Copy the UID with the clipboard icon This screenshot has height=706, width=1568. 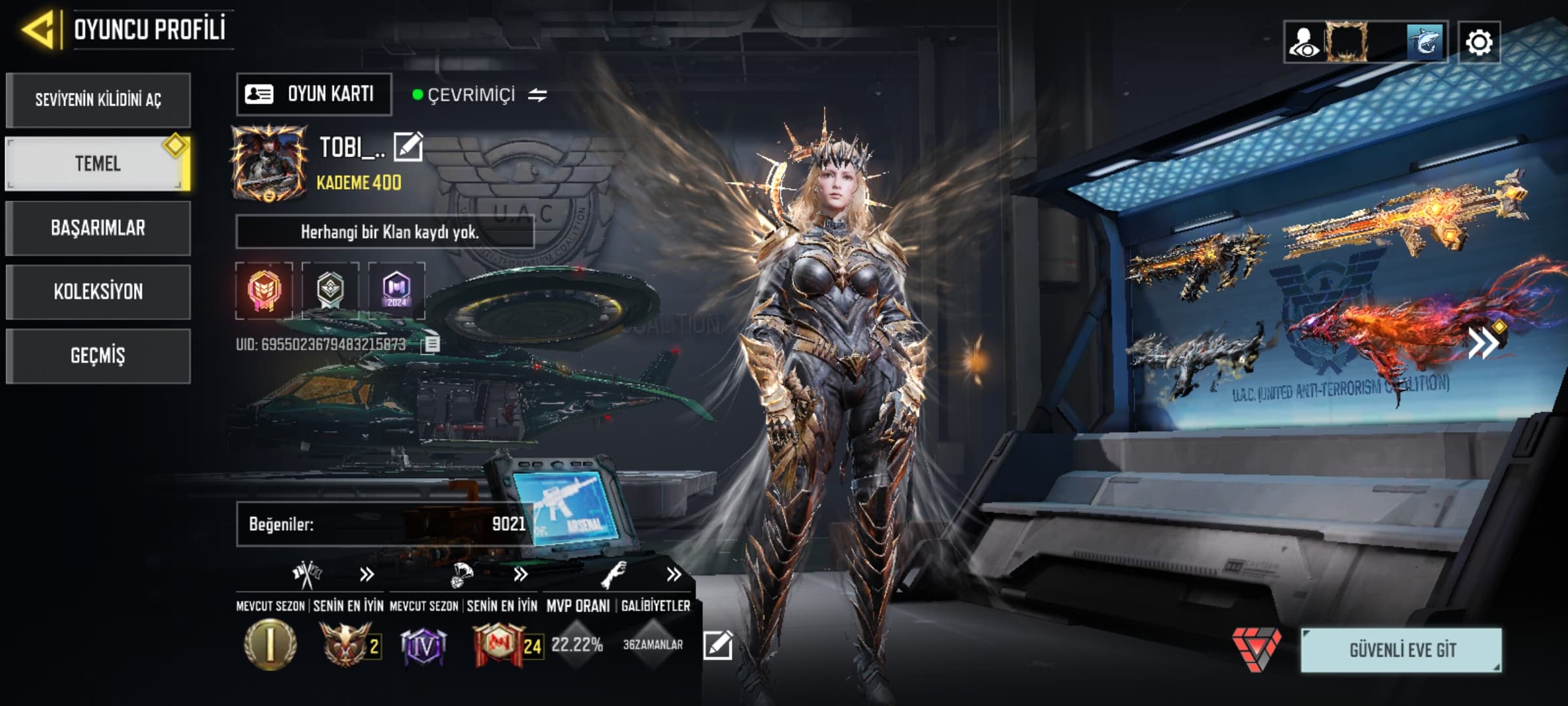click(x=431, y=344)
